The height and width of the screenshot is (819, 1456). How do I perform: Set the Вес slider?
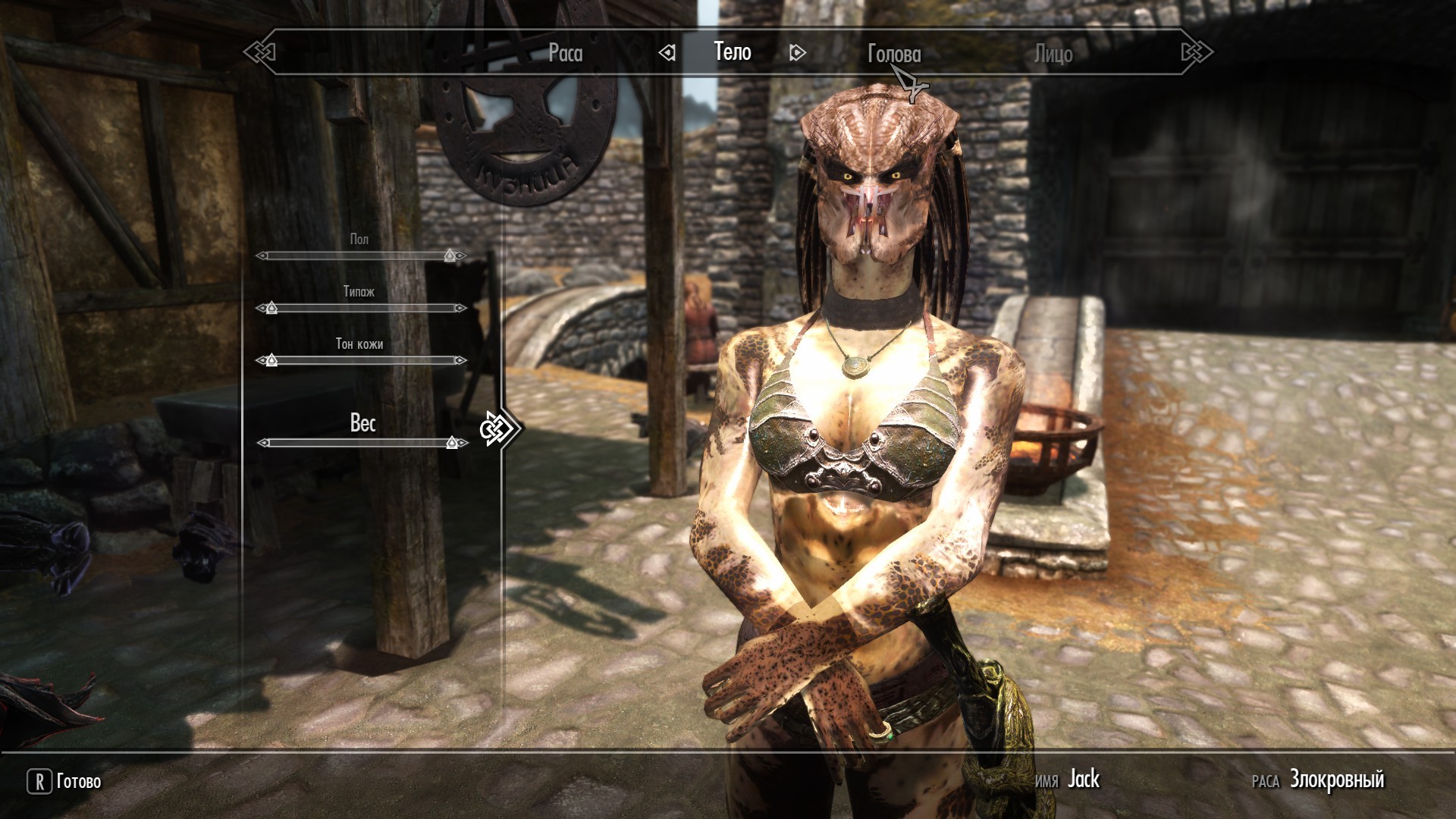coord(360,443)
